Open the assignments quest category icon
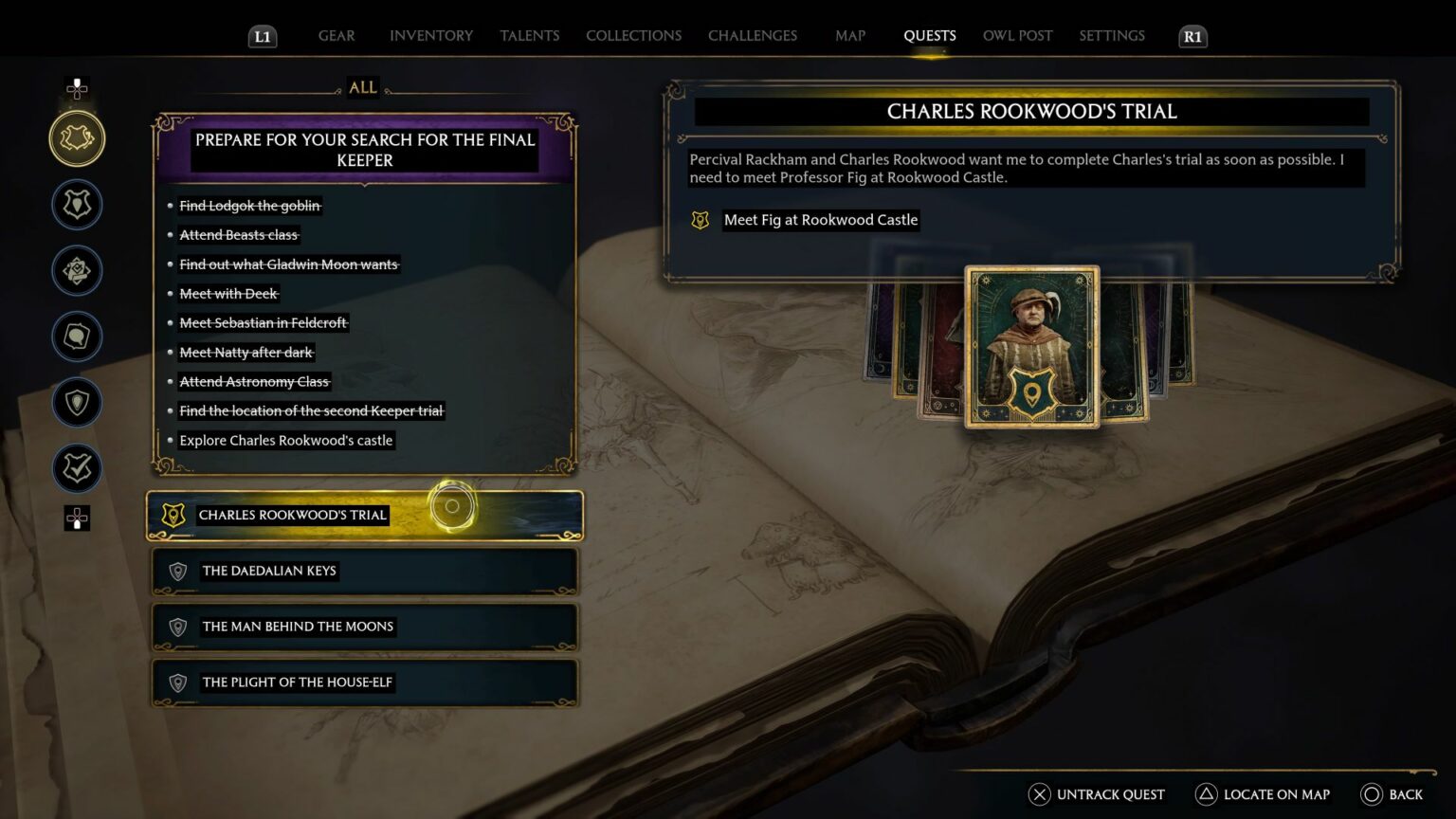This screenshot has width=1456, height=819. (x=77, y=270)
